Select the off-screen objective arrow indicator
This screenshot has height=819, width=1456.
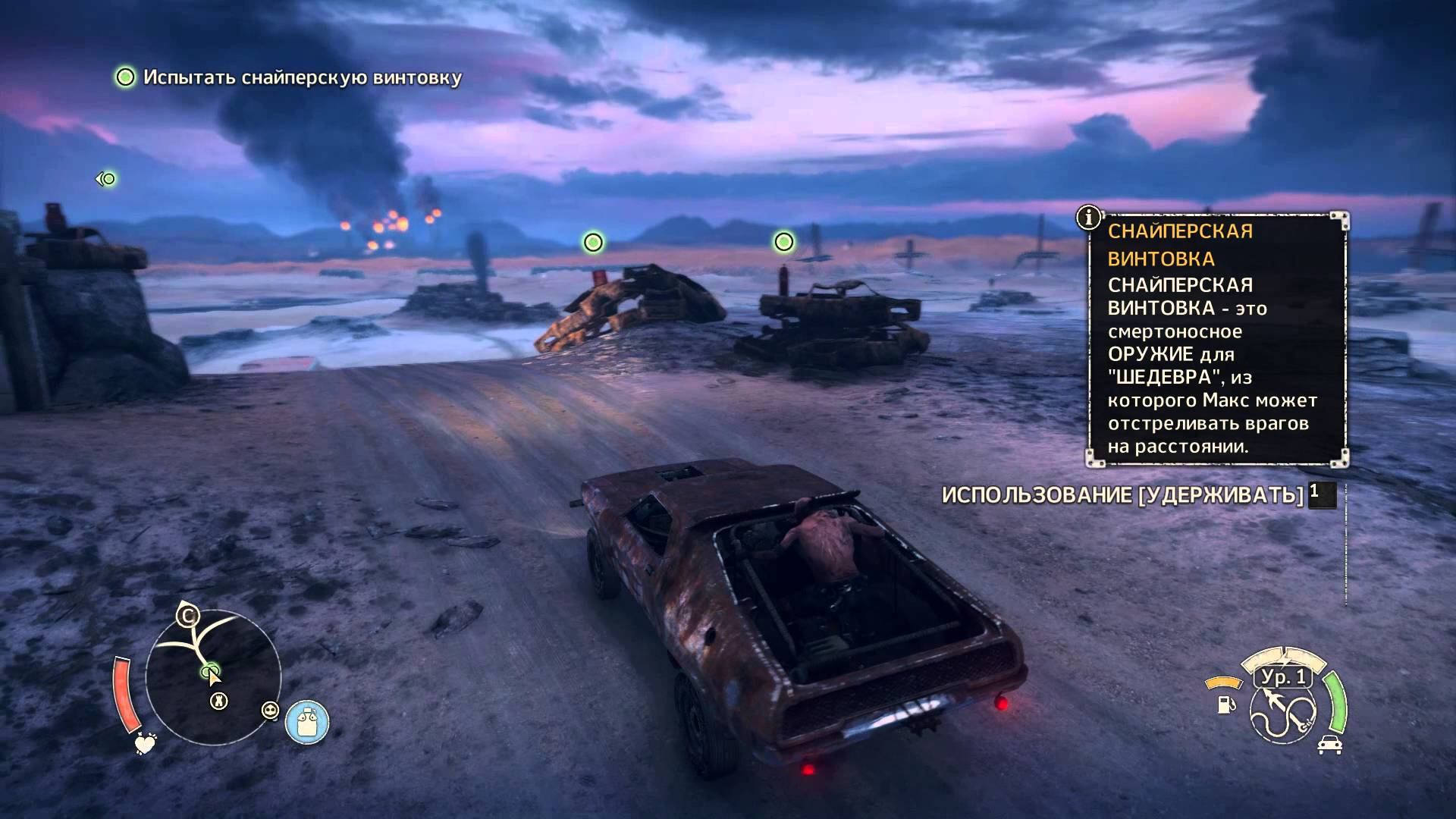pyautogui.click(x=105, y=179)
